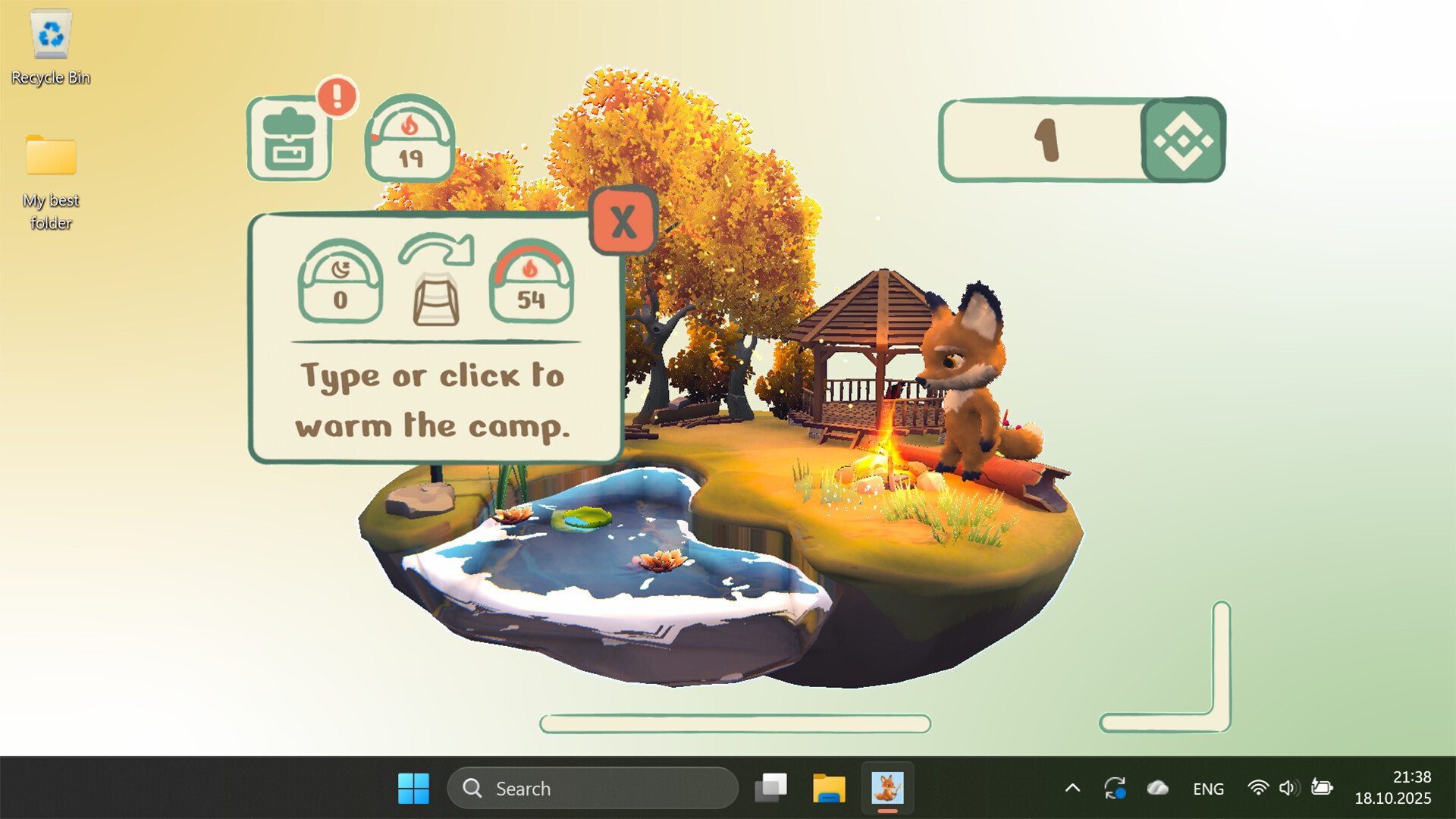The image size is (1456, 819).
Task: Open the Windows Start menu
Action: (x=413, y=788)
